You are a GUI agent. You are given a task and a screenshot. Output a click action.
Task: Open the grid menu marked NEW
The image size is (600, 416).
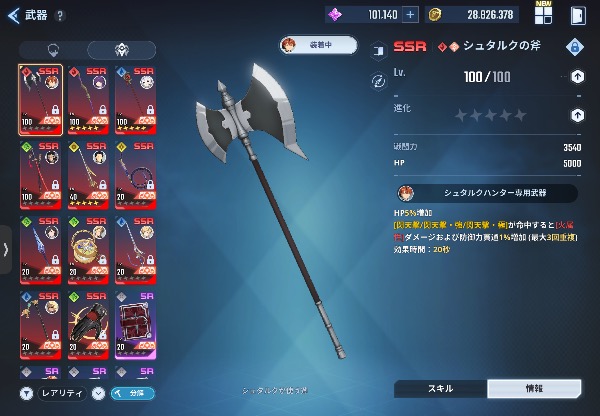coord(544,15)
